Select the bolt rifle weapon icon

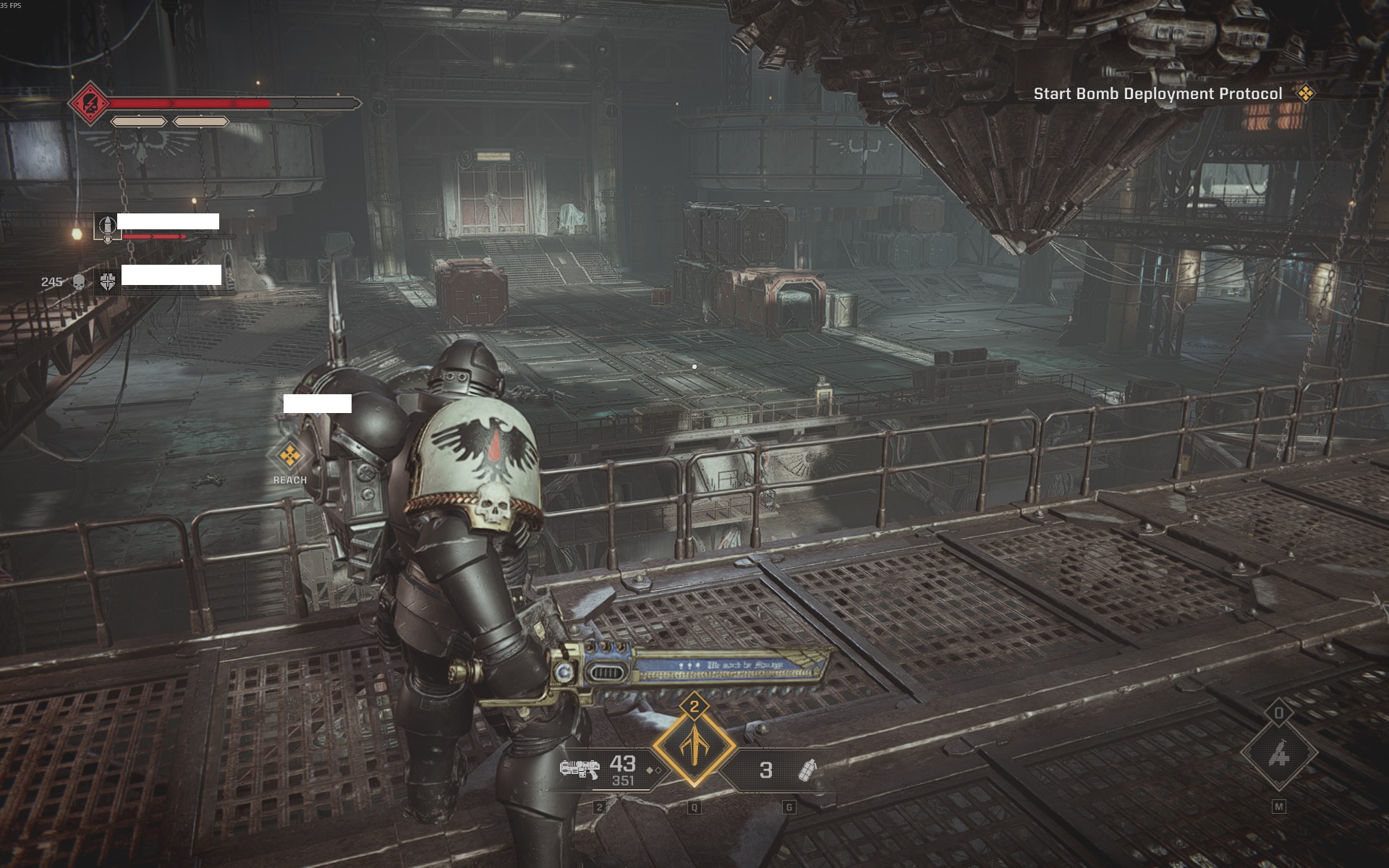pos(579,769)
